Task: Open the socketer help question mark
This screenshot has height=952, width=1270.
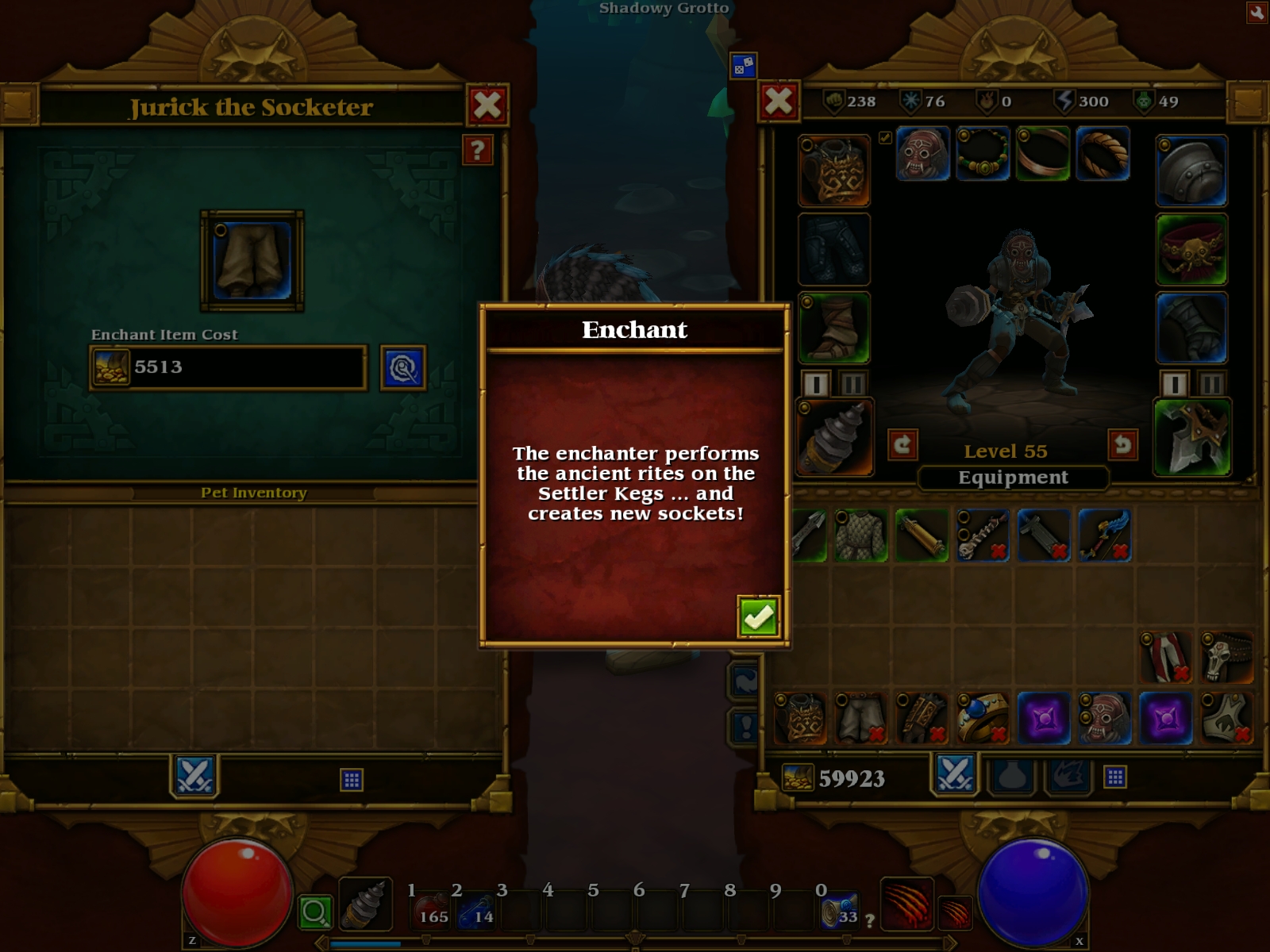Action: pos(477,149)
